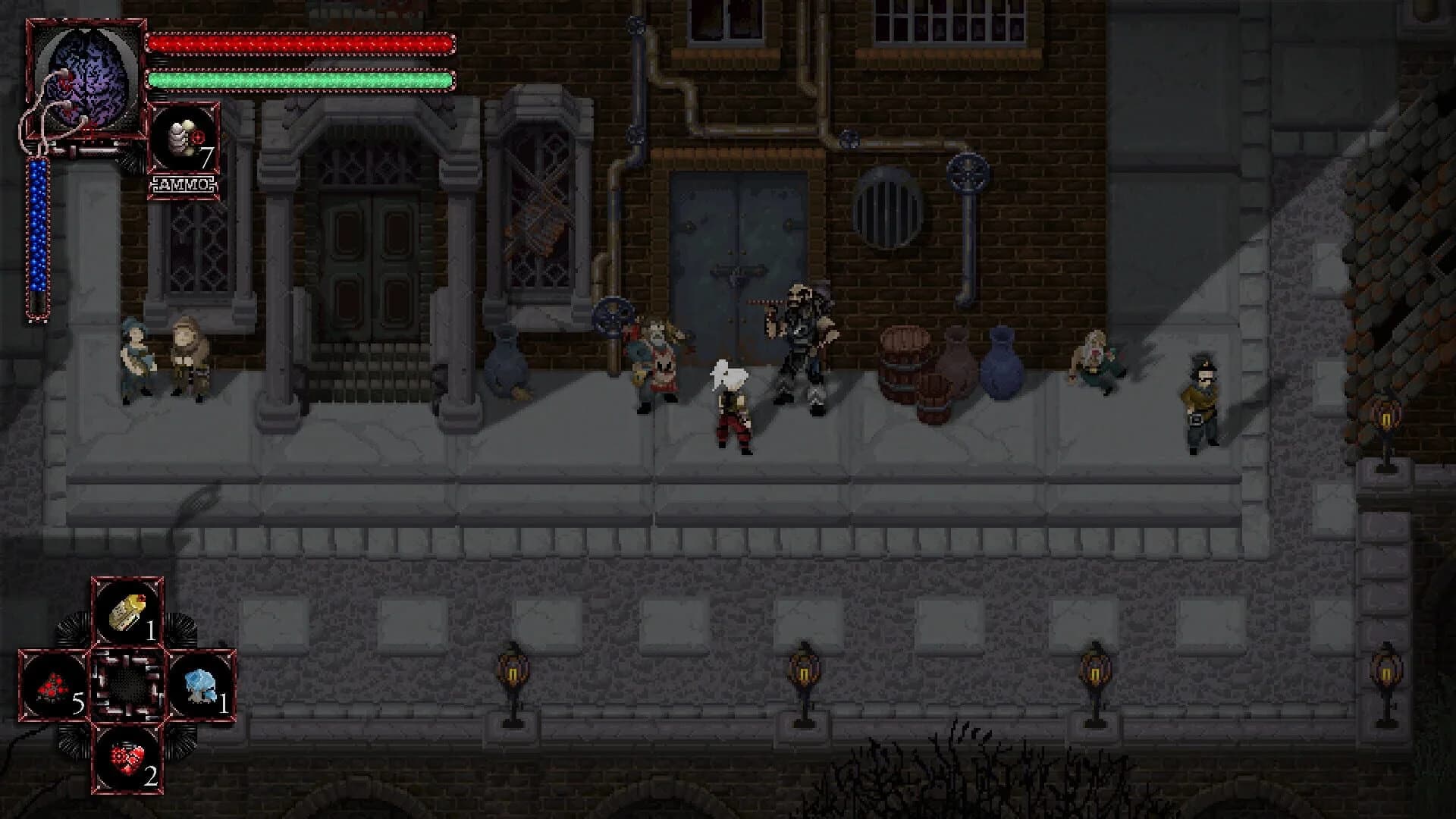Click the AMMO label under the counter

click(184, 182)
